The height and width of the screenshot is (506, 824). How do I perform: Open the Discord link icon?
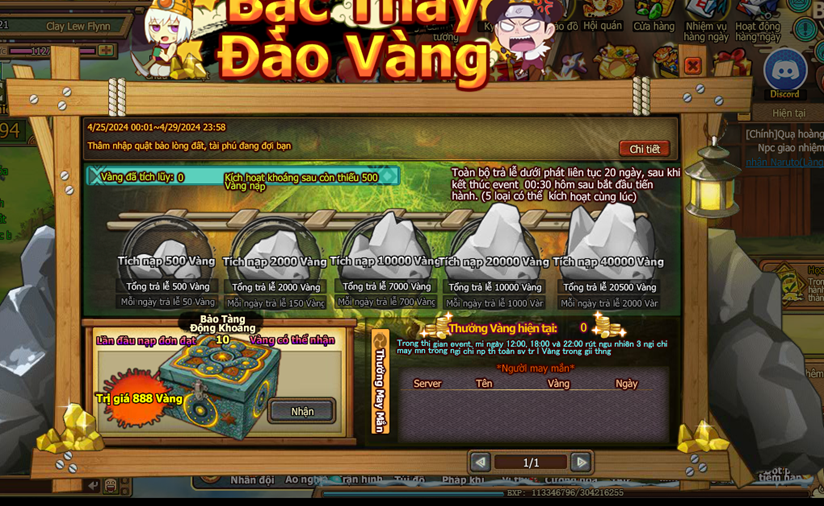[785, 73]
